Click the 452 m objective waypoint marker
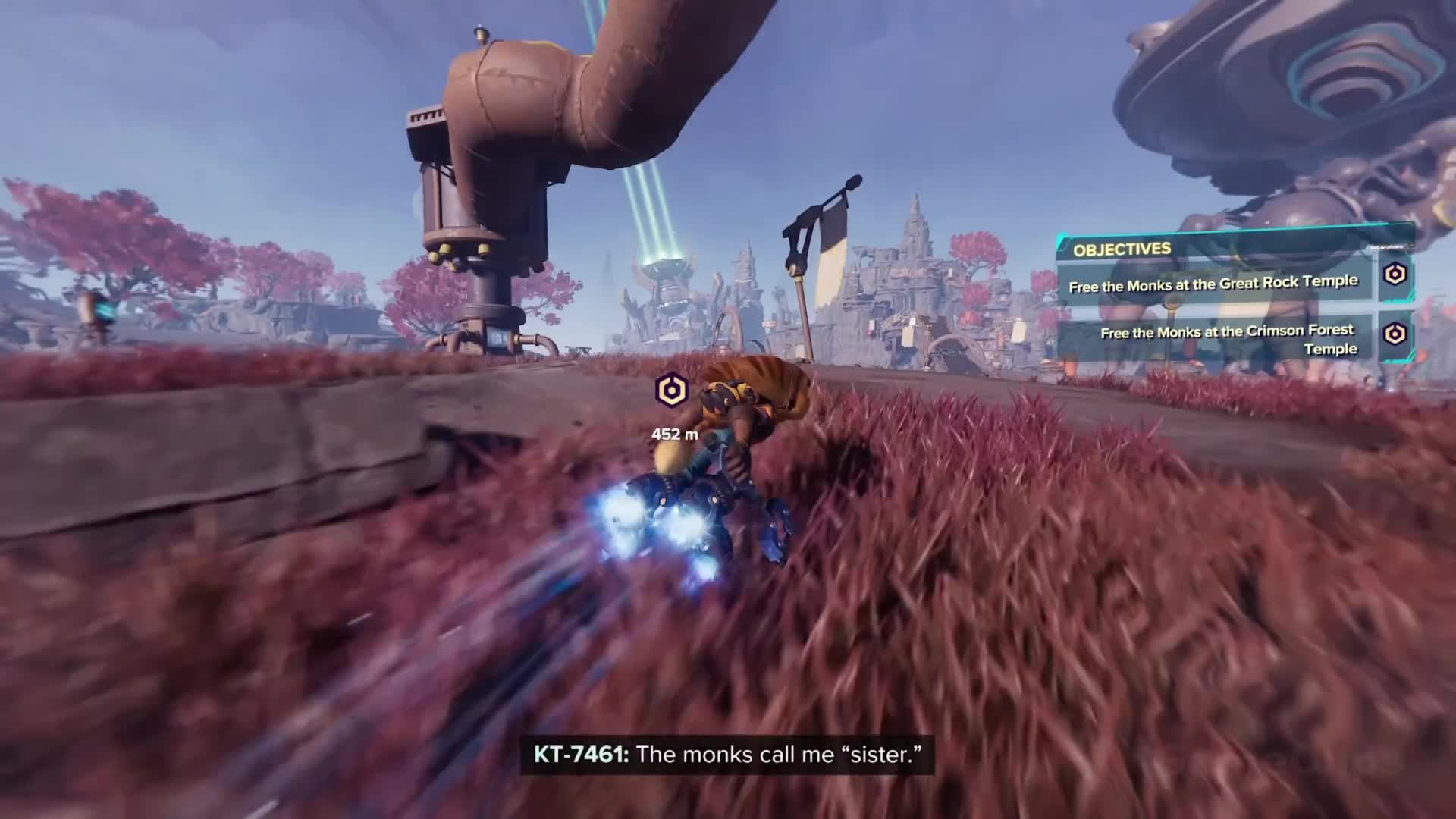 tap(671, 391)
